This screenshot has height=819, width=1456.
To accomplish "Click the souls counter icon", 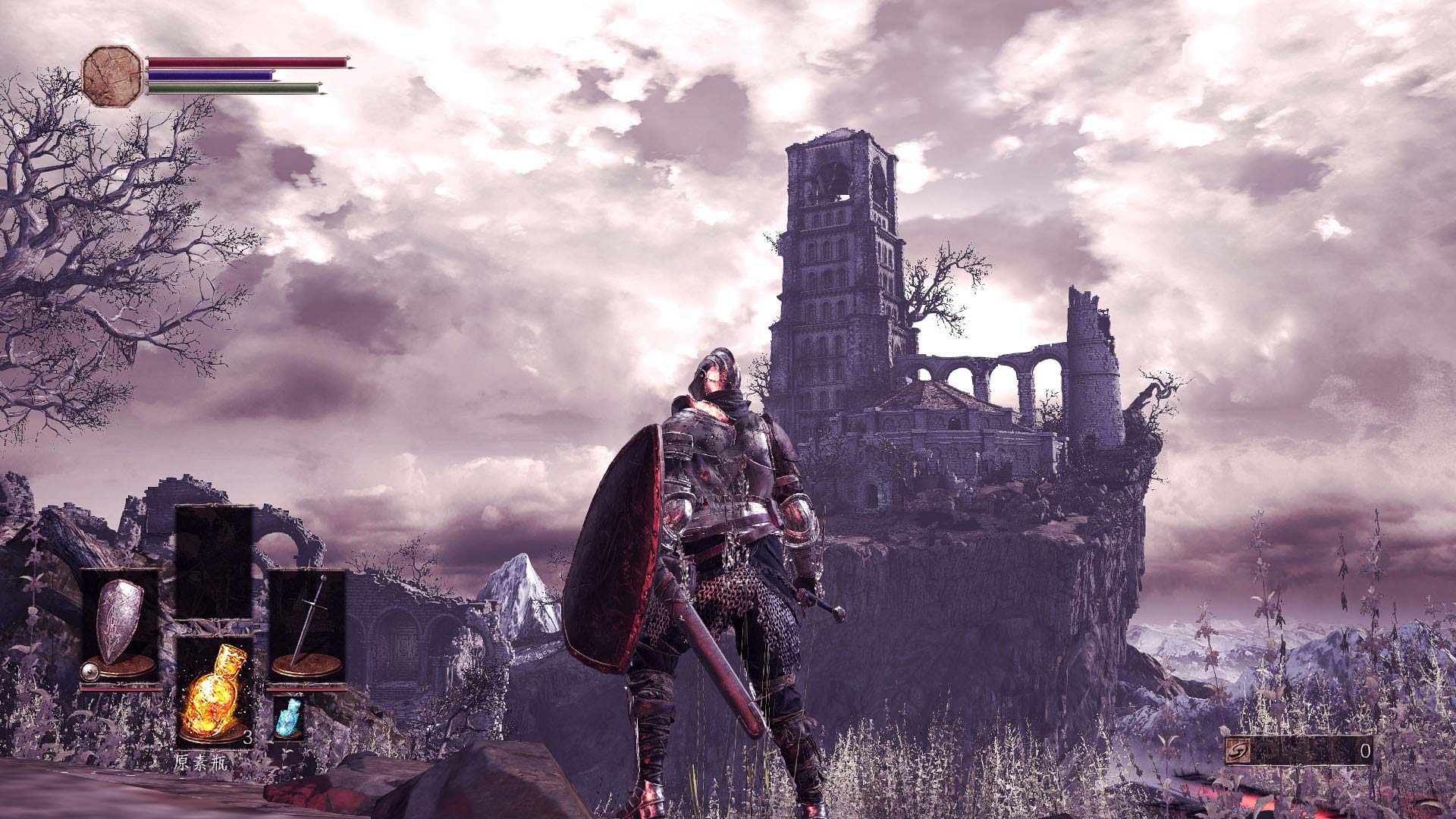I will [1237, 752].
